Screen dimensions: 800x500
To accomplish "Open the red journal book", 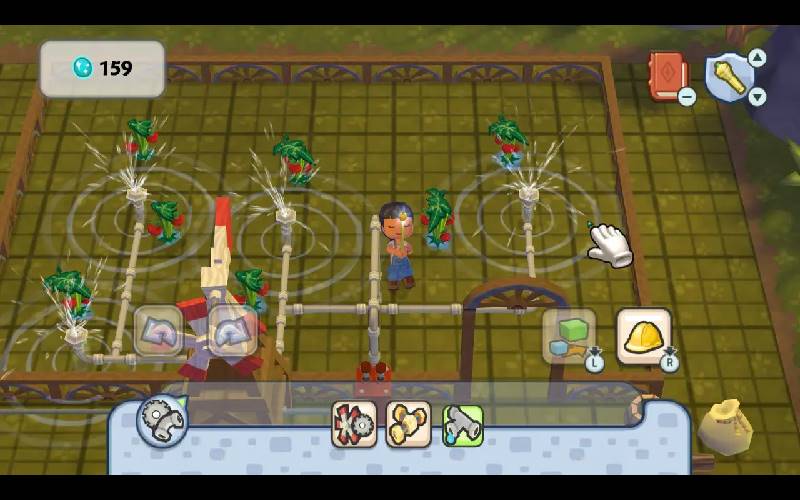I will [x=667, y=75].
